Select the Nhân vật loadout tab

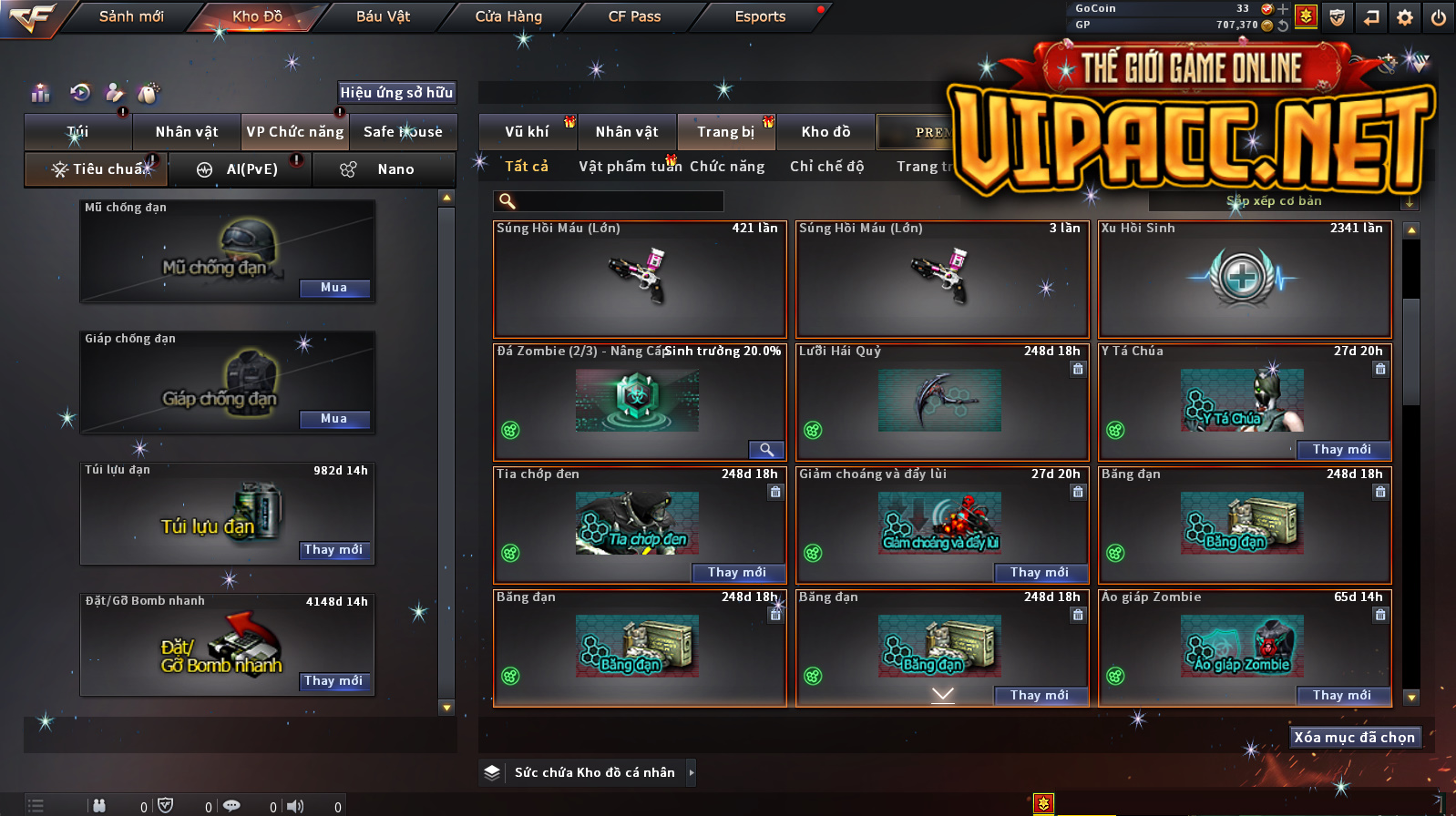coord(187,132)
